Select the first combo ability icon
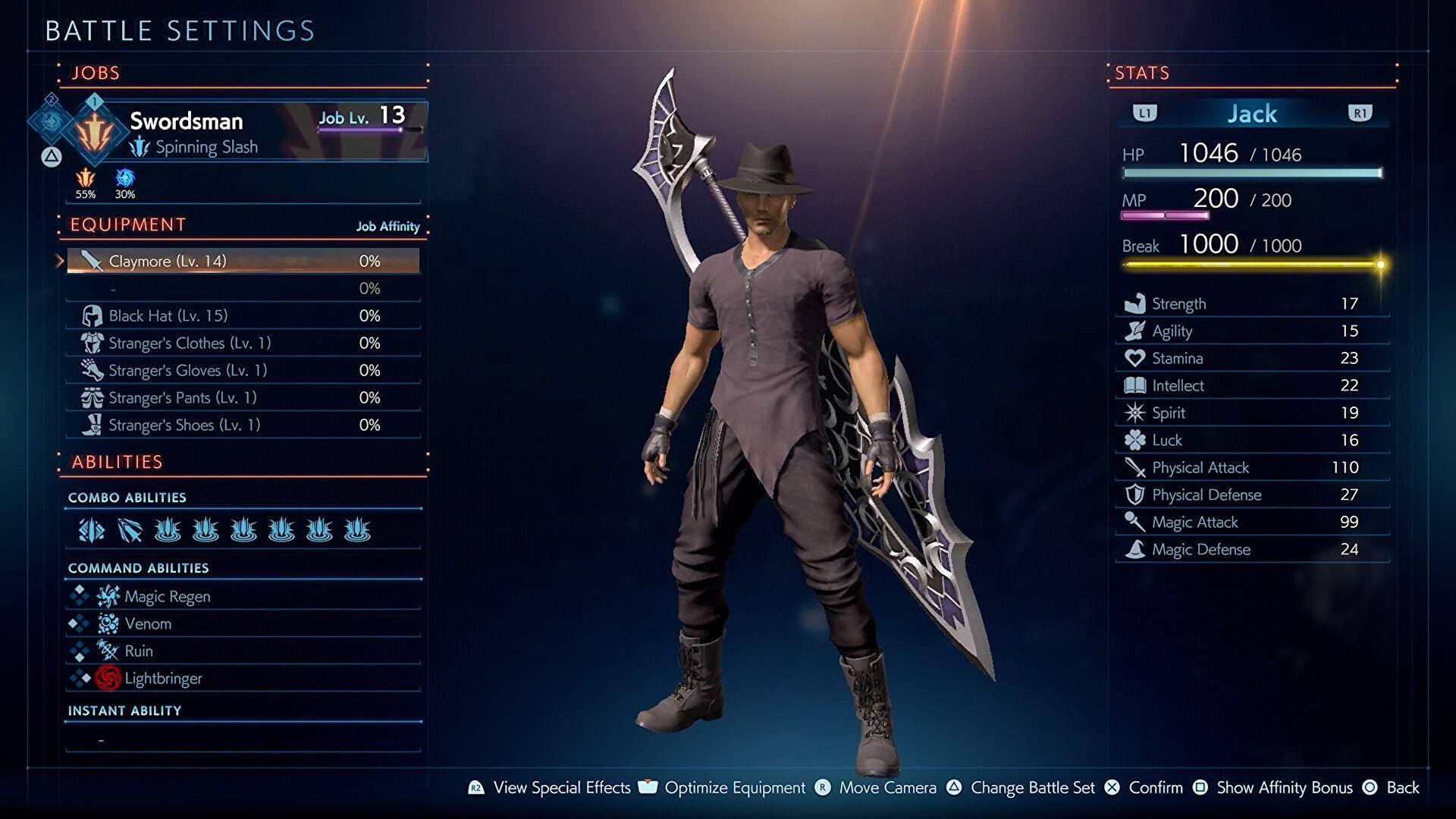The width and height of the screenshot is (1456, 819). (x=92, y=530)
